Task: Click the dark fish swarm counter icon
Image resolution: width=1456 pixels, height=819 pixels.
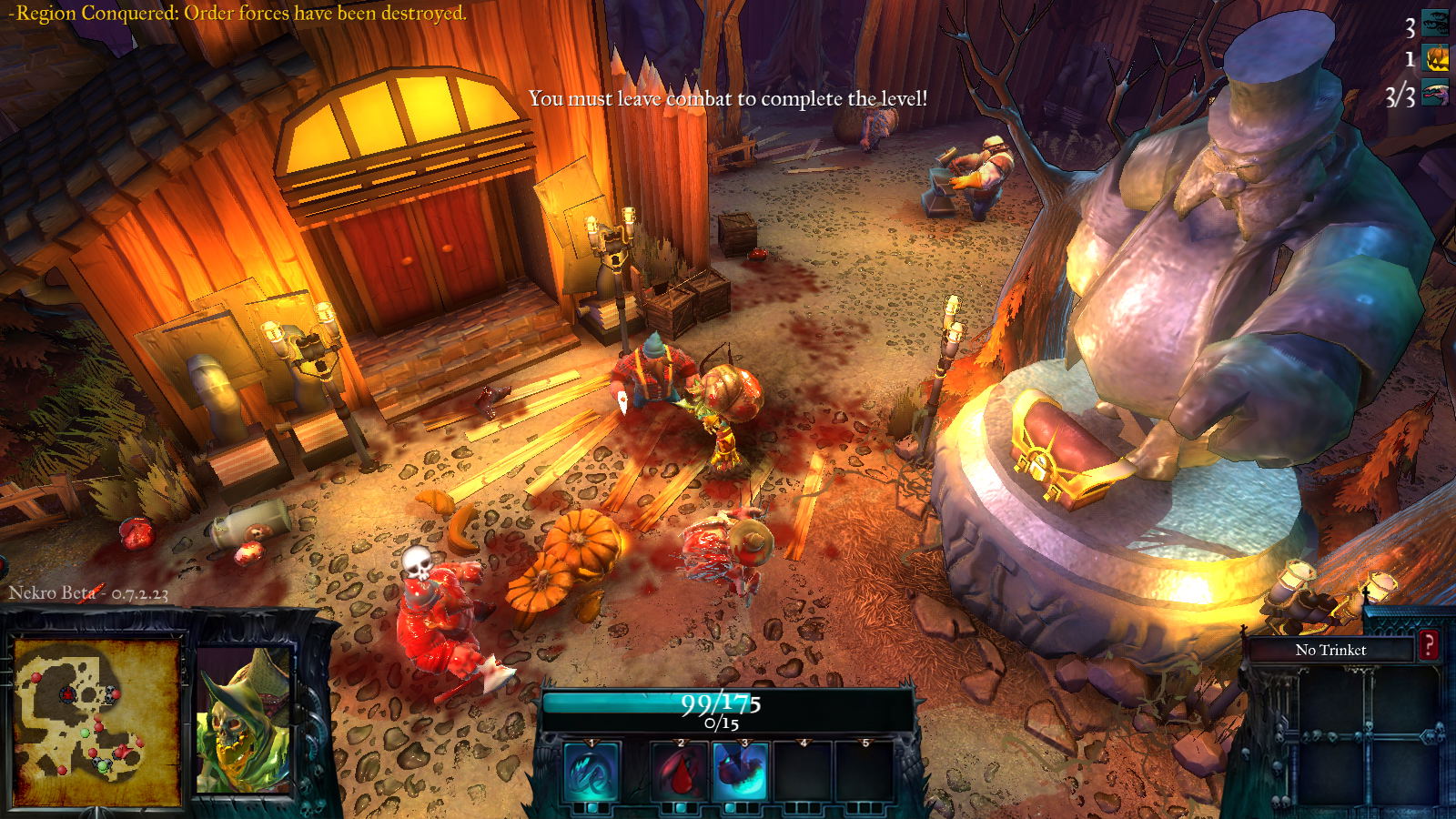Action: (x=1435, y=23)
